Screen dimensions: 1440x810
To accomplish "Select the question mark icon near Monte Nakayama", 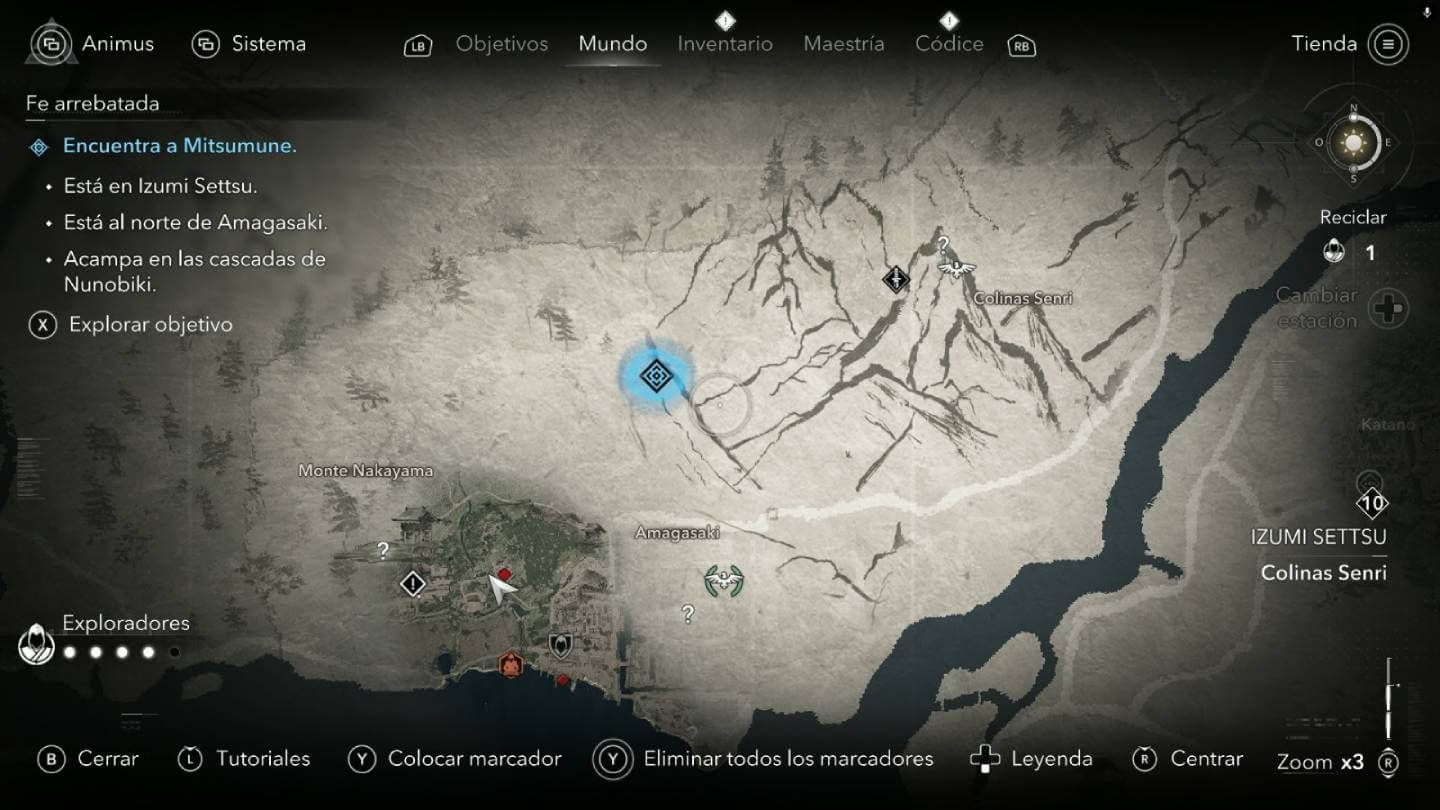I will 380,548.
